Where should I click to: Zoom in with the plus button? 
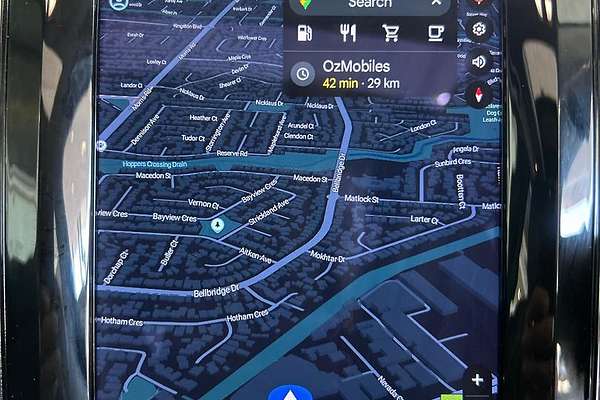click(478, 380)
